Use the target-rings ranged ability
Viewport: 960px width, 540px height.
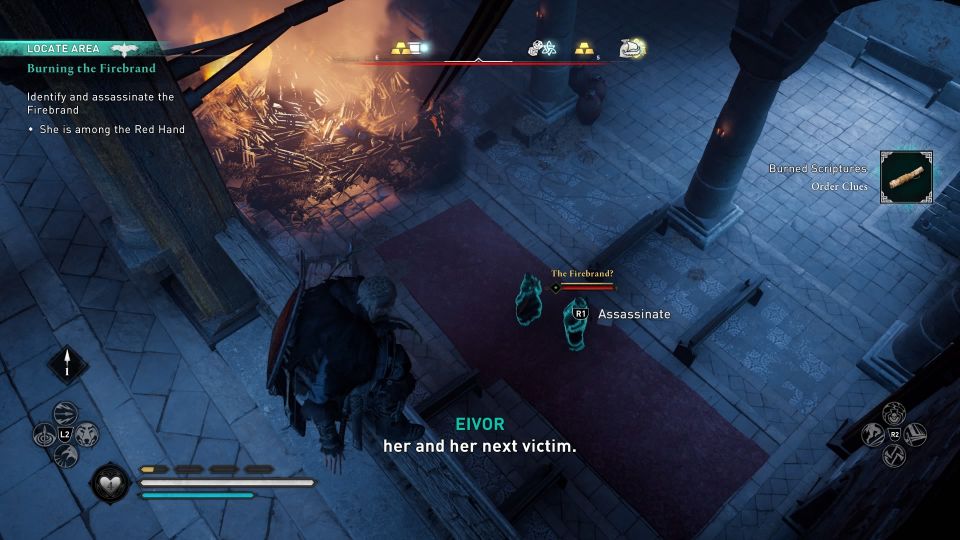44,435
